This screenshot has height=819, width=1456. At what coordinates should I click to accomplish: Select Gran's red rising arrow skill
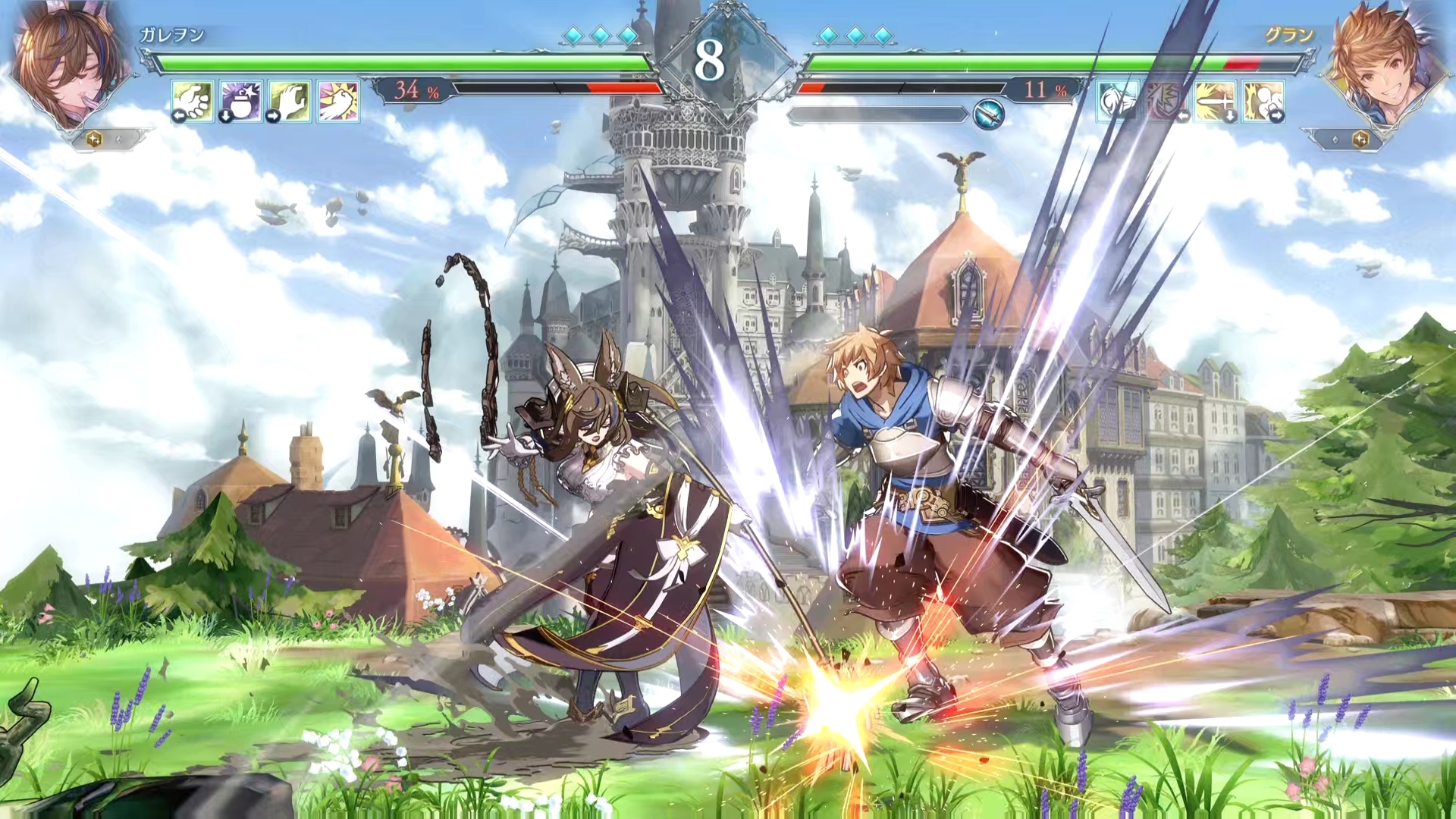coord(1166,101)
